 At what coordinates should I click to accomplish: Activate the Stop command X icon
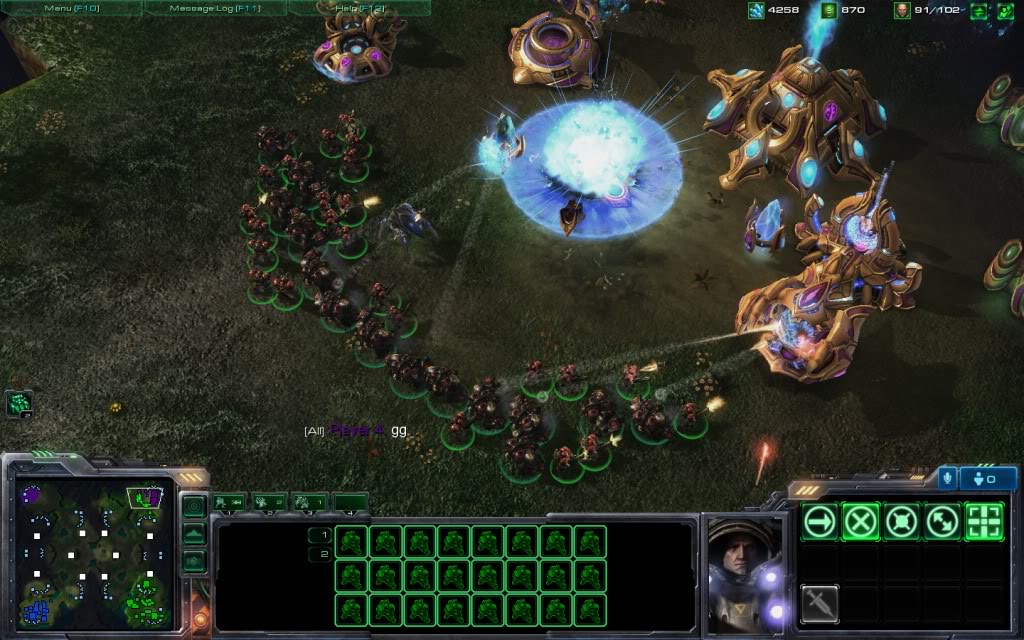pos(860,521)
